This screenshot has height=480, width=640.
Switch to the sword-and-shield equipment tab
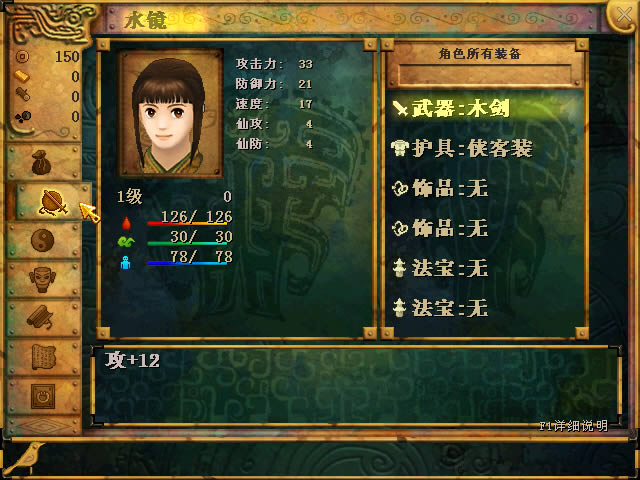coord(50,201)
